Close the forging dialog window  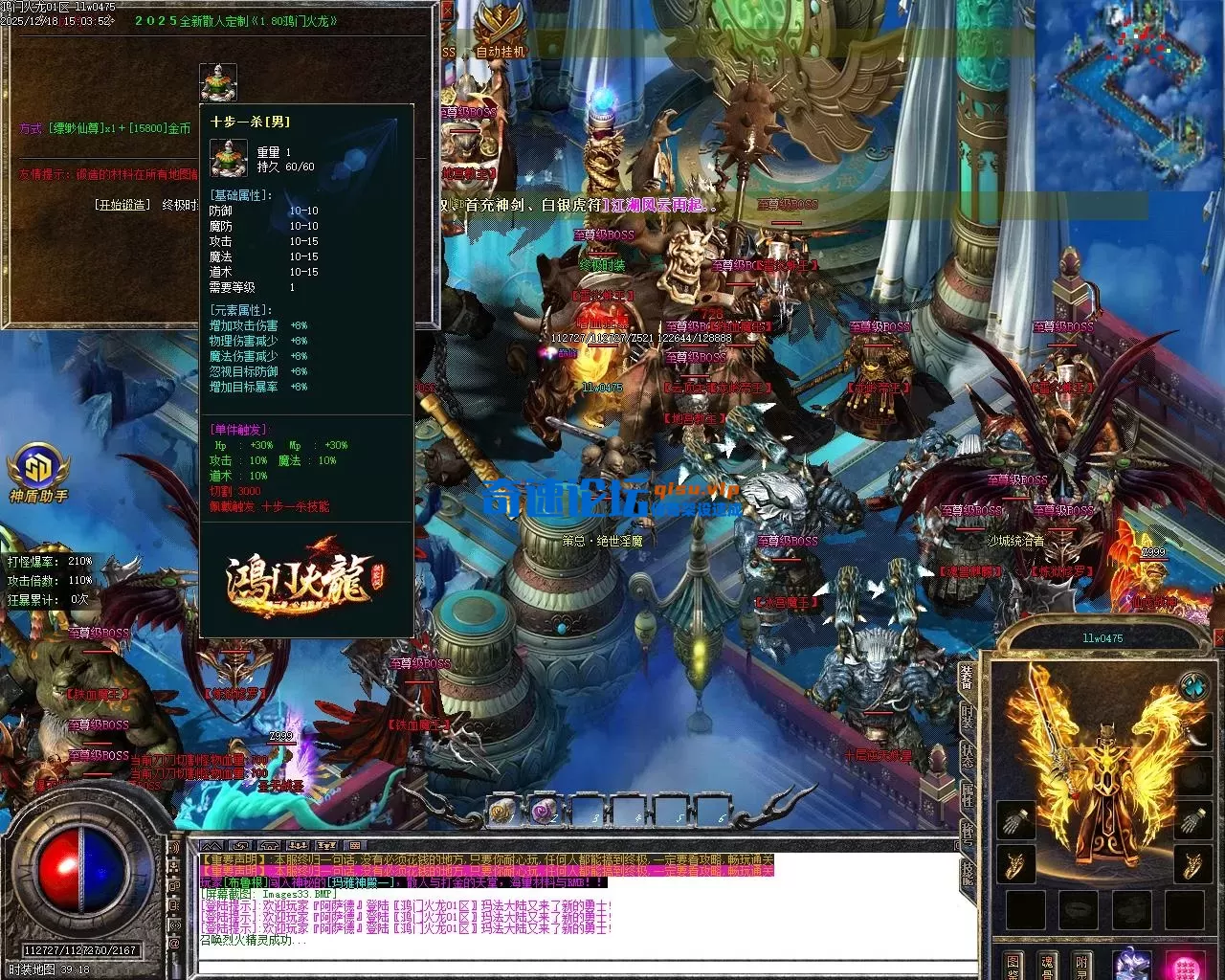(449, 10)
